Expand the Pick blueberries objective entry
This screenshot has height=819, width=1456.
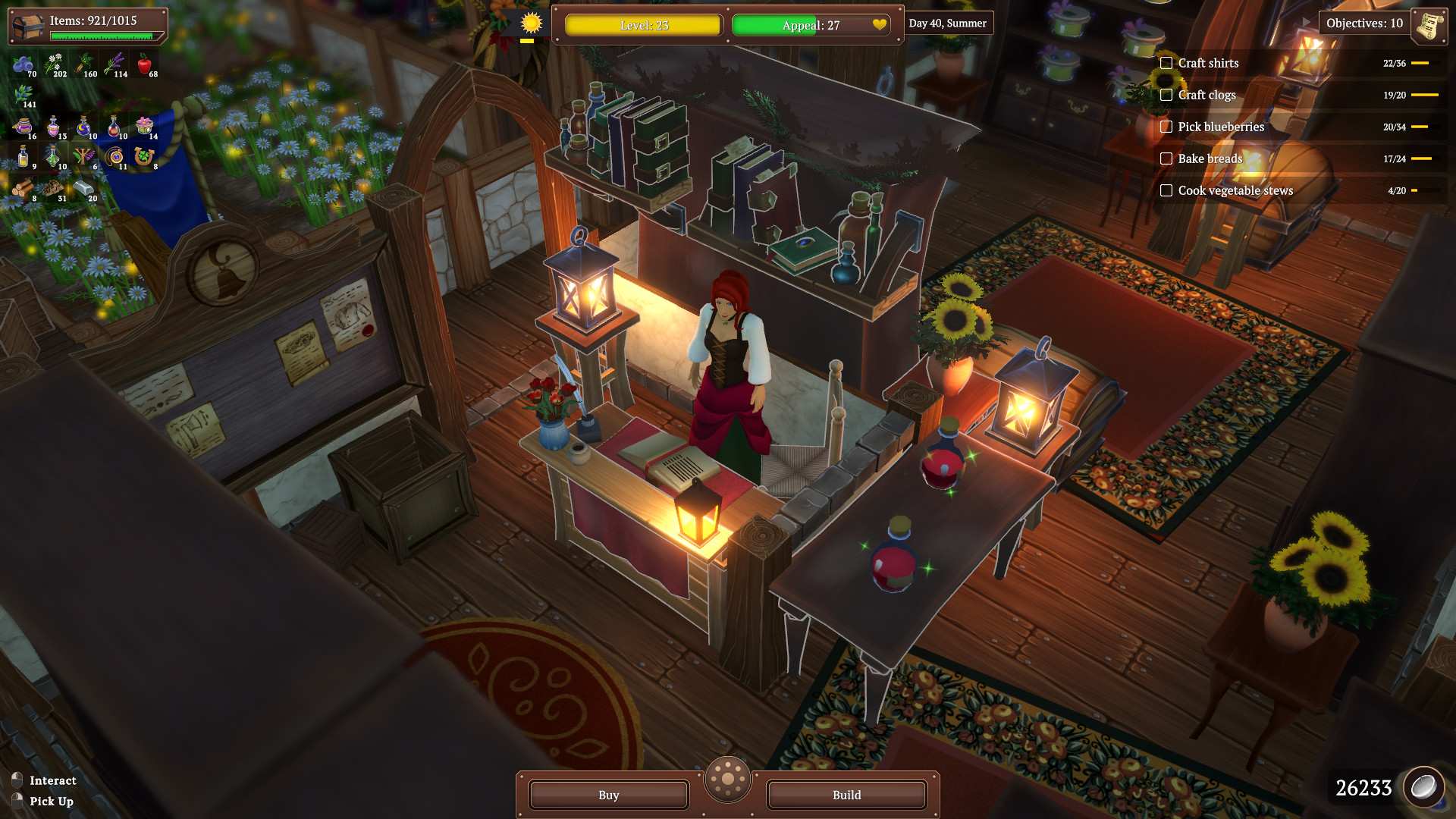[1219, 127]
